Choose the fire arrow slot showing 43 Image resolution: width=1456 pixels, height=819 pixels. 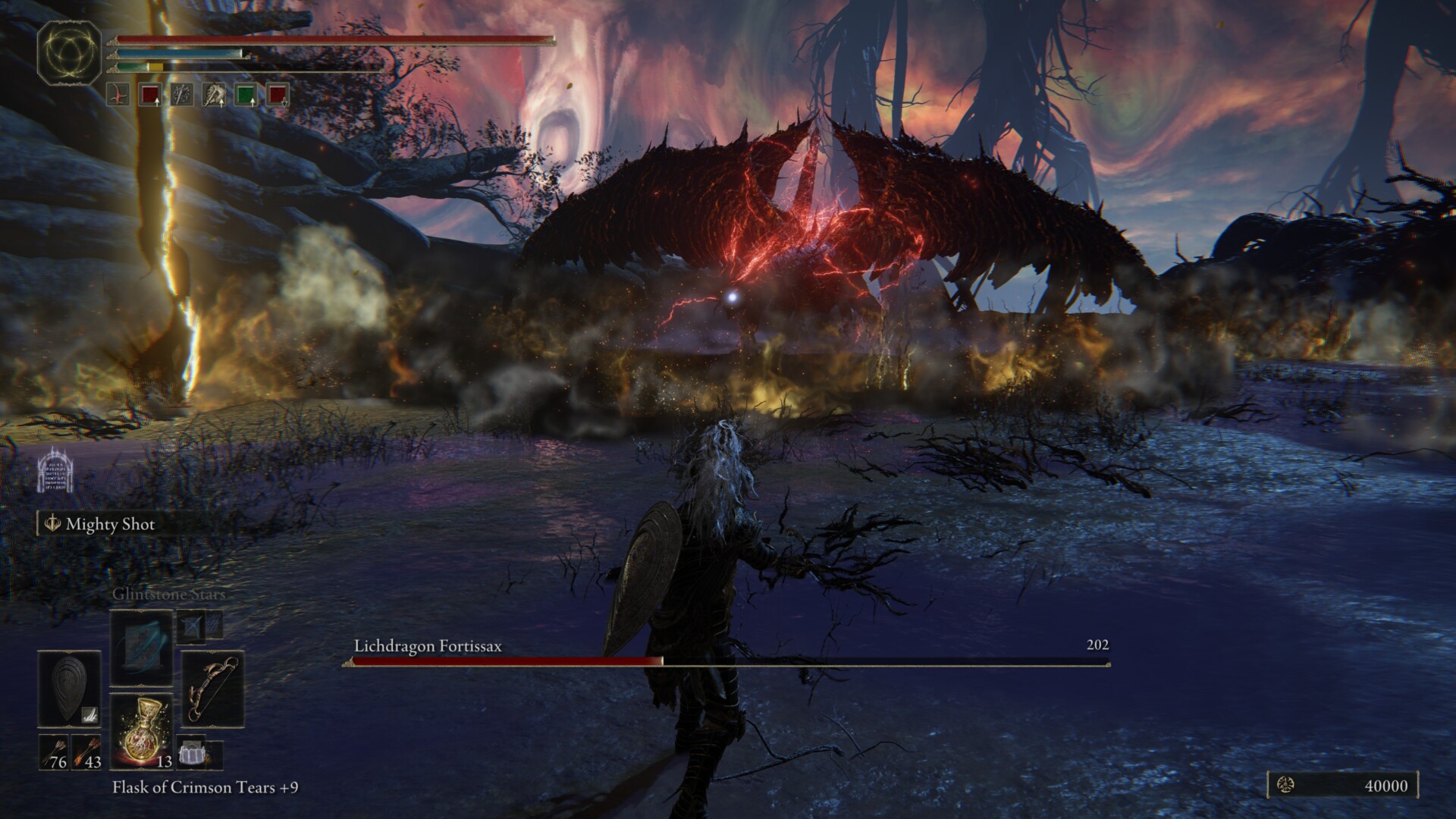[86, 752]
